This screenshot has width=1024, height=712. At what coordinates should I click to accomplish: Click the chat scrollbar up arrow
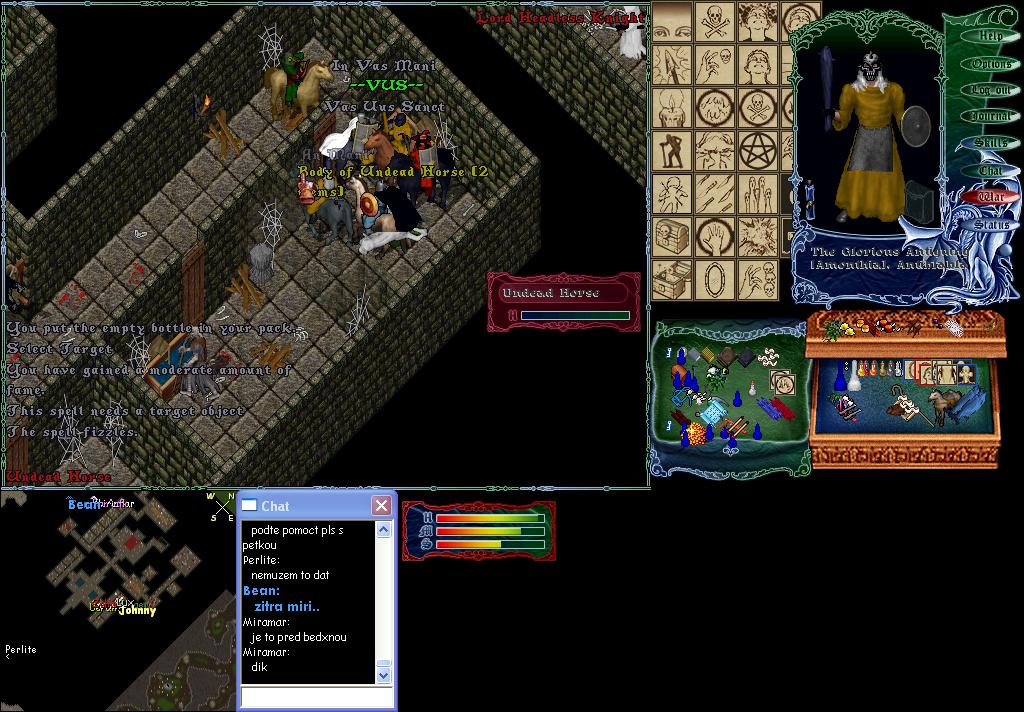click(383, 530)
